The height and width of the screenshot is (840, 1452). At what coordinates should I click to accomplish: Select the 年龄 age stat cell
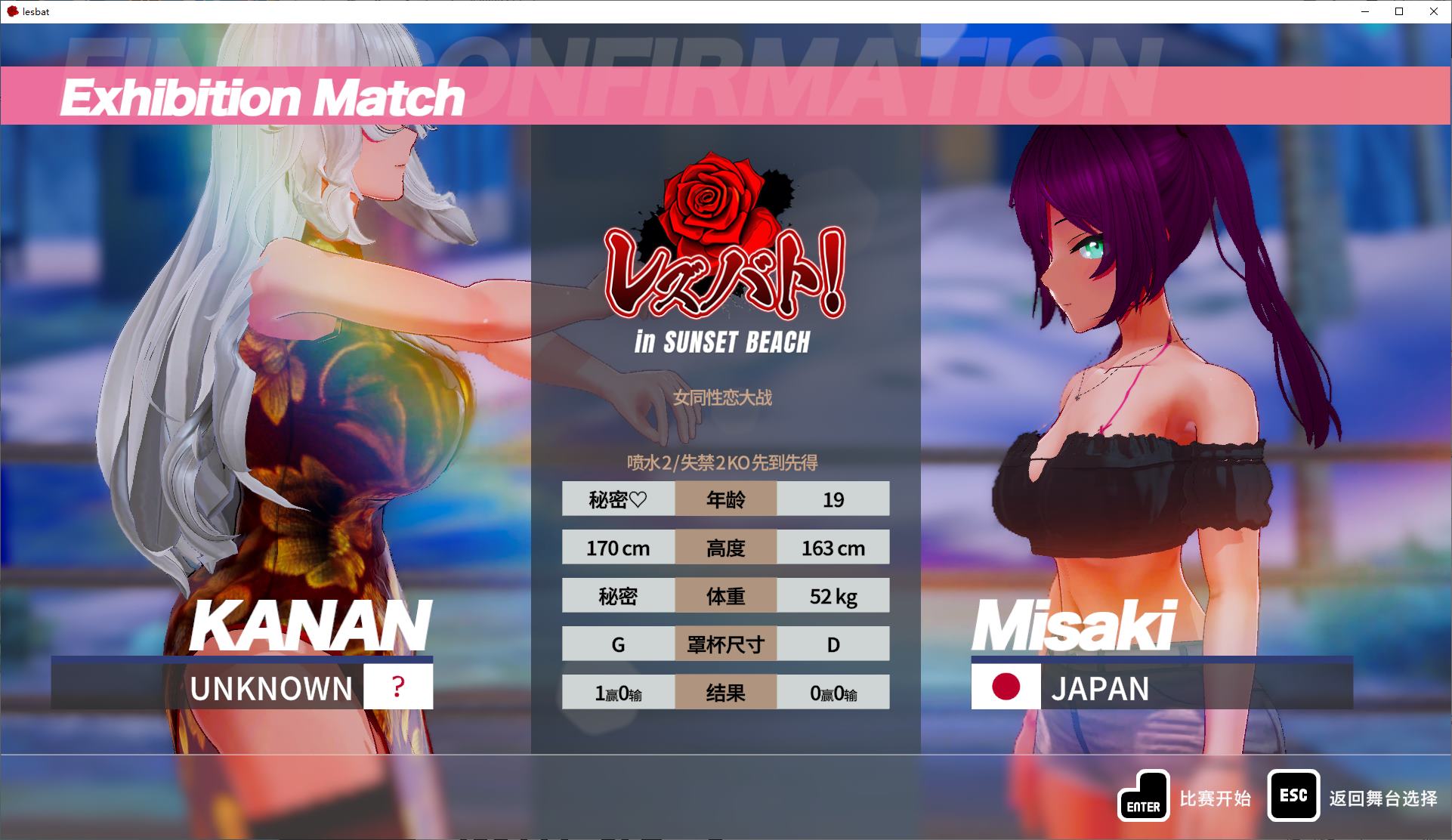[726, 499]
